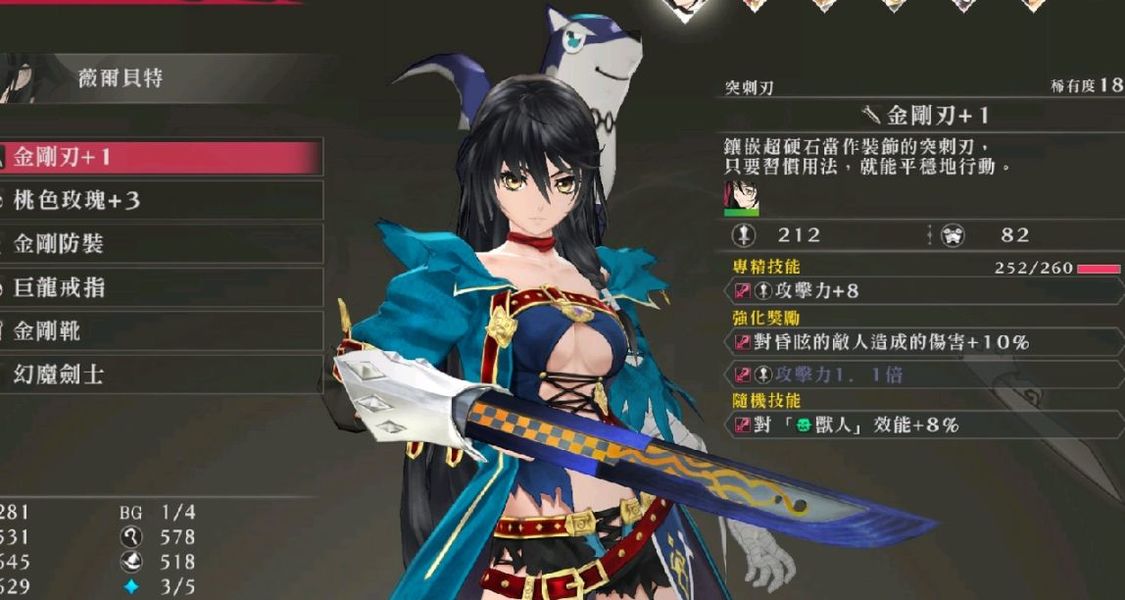Select the stunned-enemy damage +10% bonus row
Viewport: 1125px width, 600px height.
[920, 342]
